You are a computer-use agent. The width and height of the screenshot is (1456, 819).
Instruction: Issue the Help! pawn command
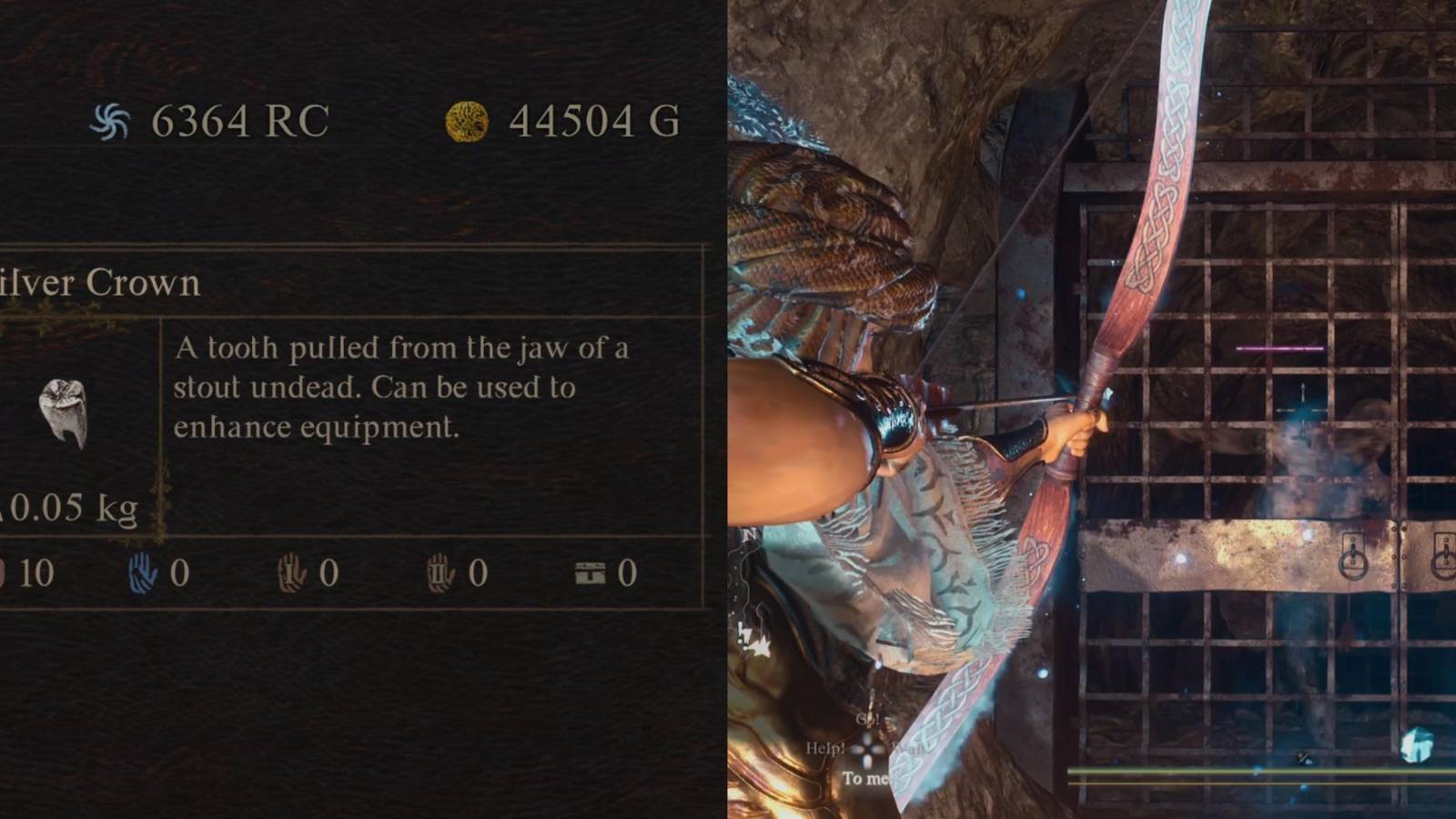(825, 748)
